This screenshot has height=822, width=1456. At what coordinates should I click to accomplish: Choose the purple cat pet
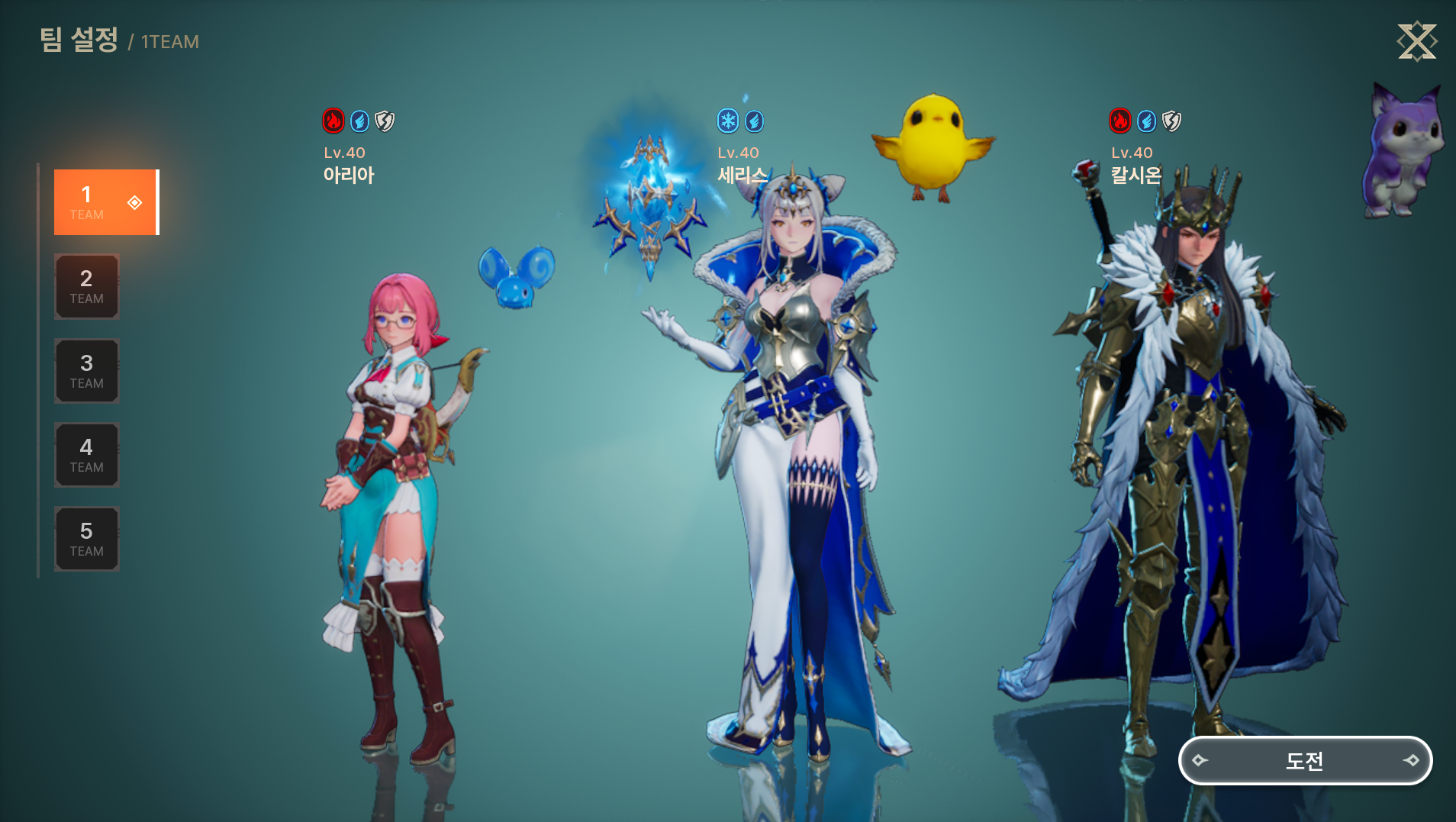[x=1401, y=153]
